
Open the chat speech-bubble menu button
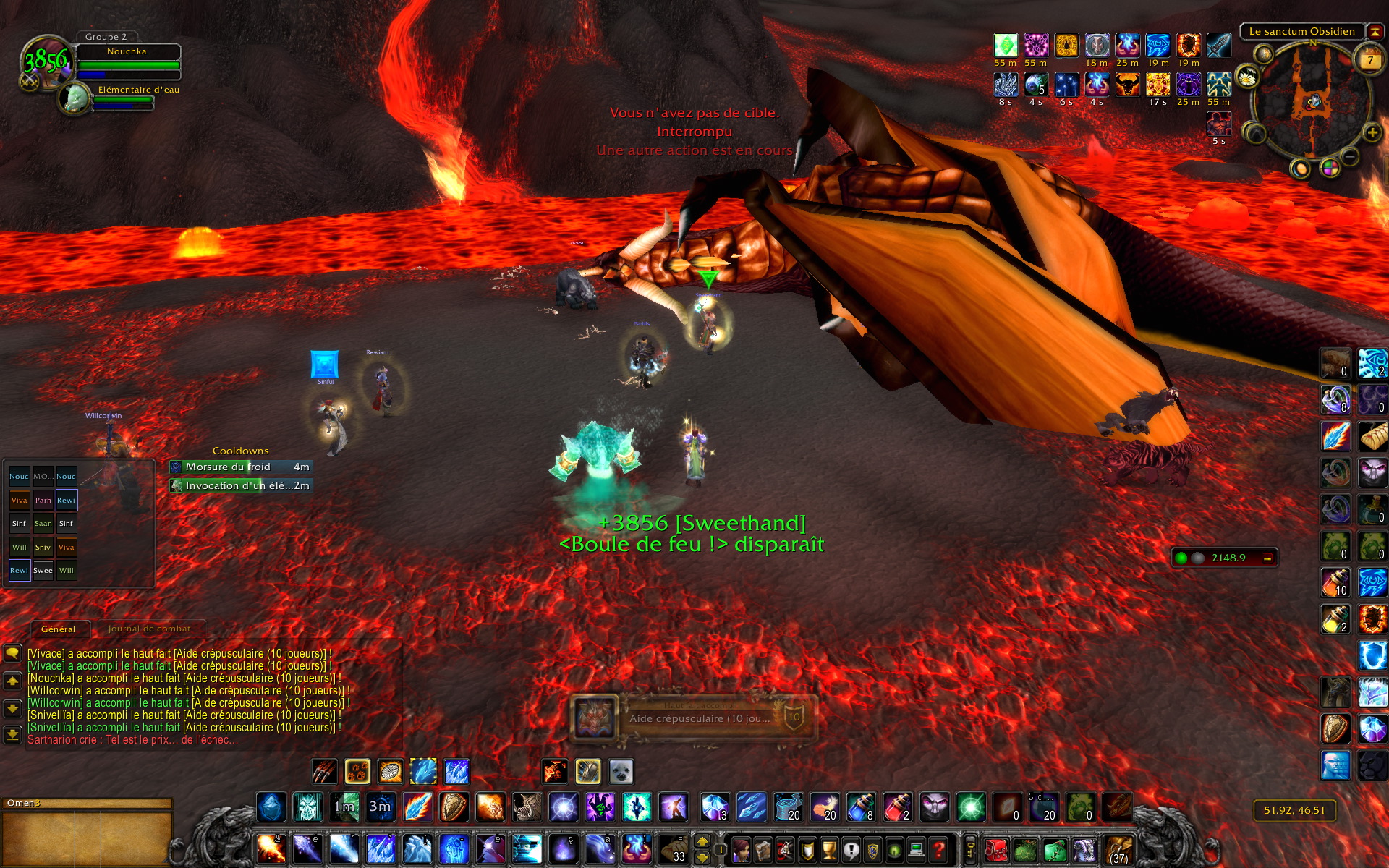click(x=12, y=653)
